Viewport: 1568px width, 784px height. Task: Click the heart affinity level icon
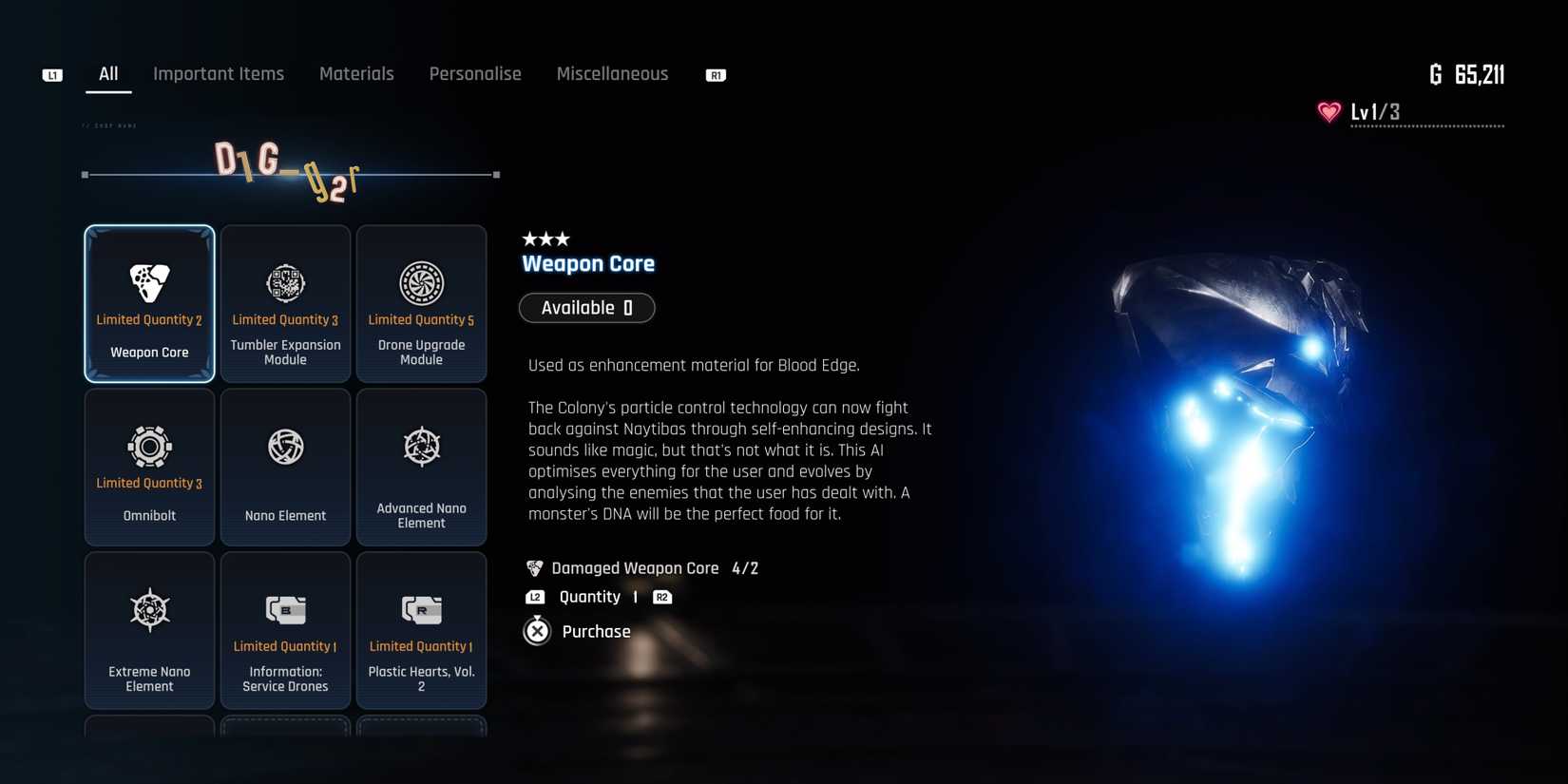(x=1327, y=111)
